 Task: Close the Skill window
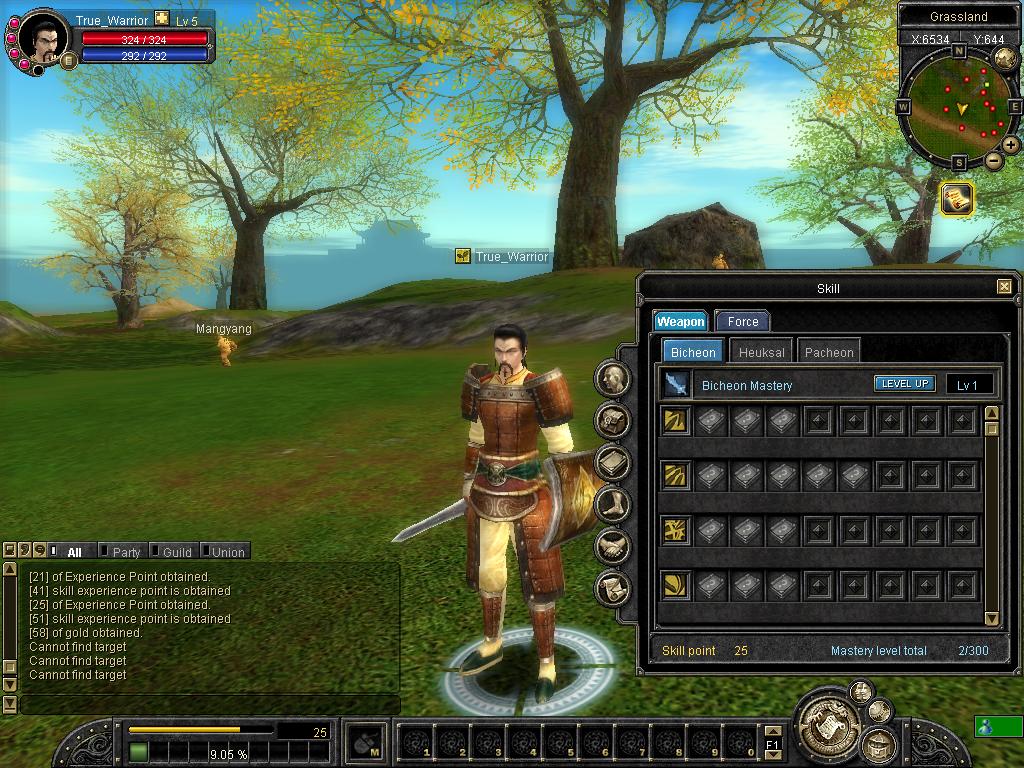[1004, 287]
